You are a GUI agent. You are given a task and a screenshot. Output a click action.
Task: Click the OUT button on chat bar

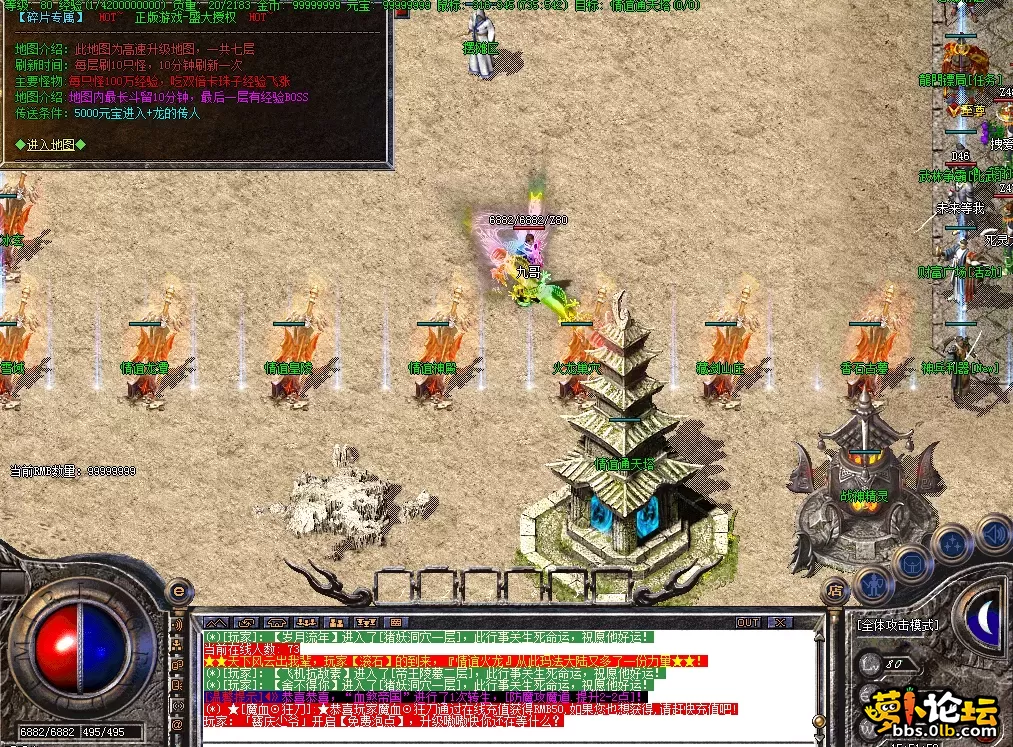pos(747,622)
